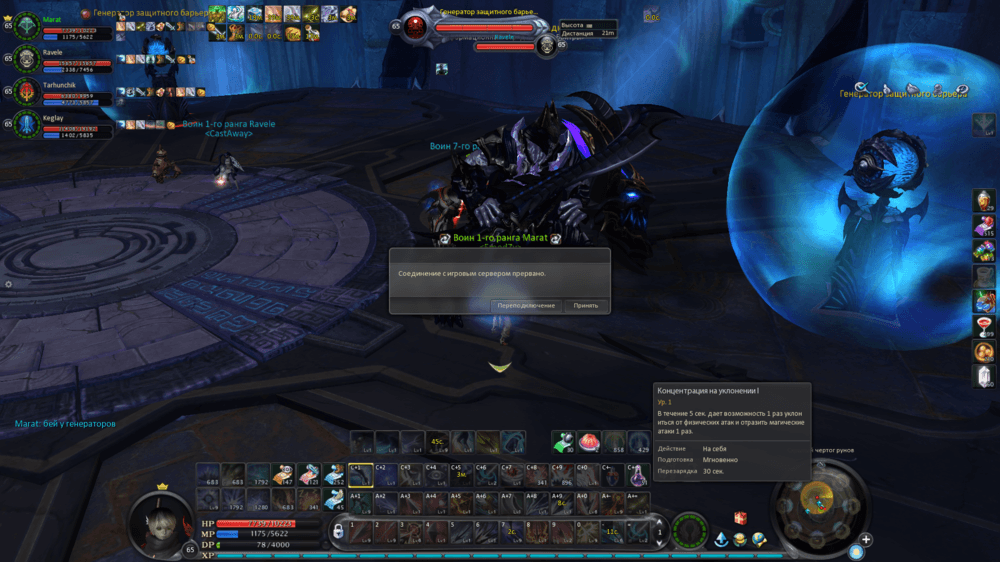Image resolution: width=1000 pixels, height=562 pixels.
Task: Select party member Ravele's portrait
Action: point(27,60)
